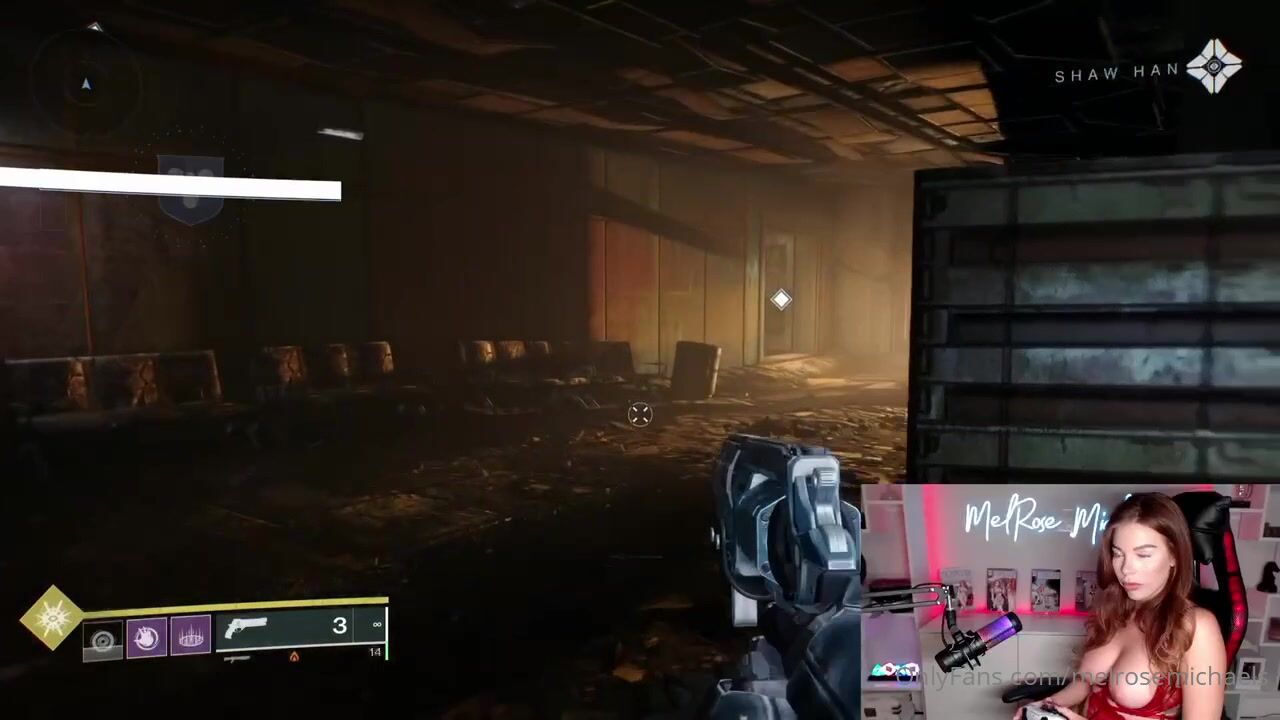1280x720 pixels.
Task: Select the small stowed weapon icon below hand cannon
Action: coord(237,659)
